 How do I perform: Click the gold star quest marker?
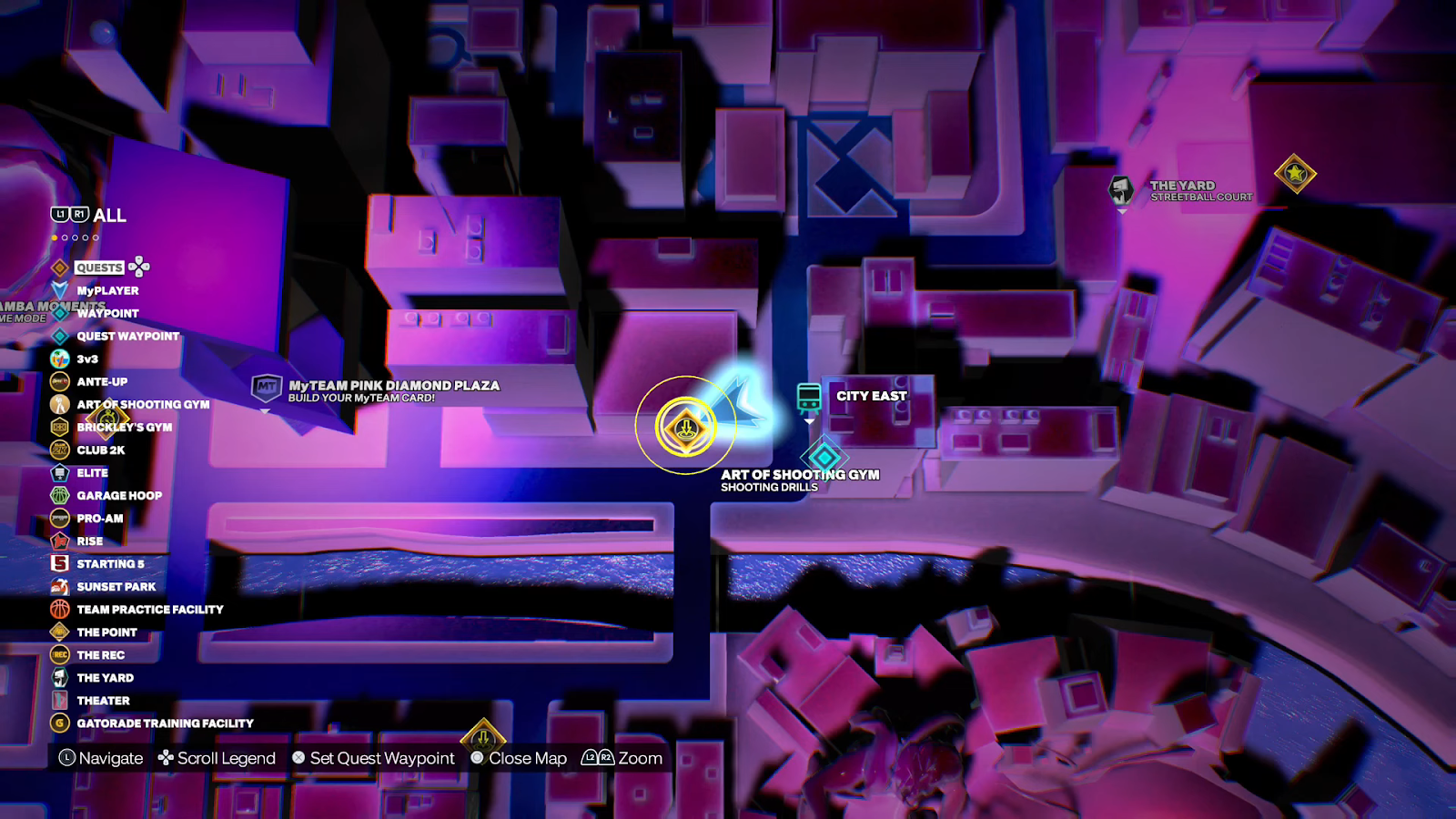(1295, 173)
